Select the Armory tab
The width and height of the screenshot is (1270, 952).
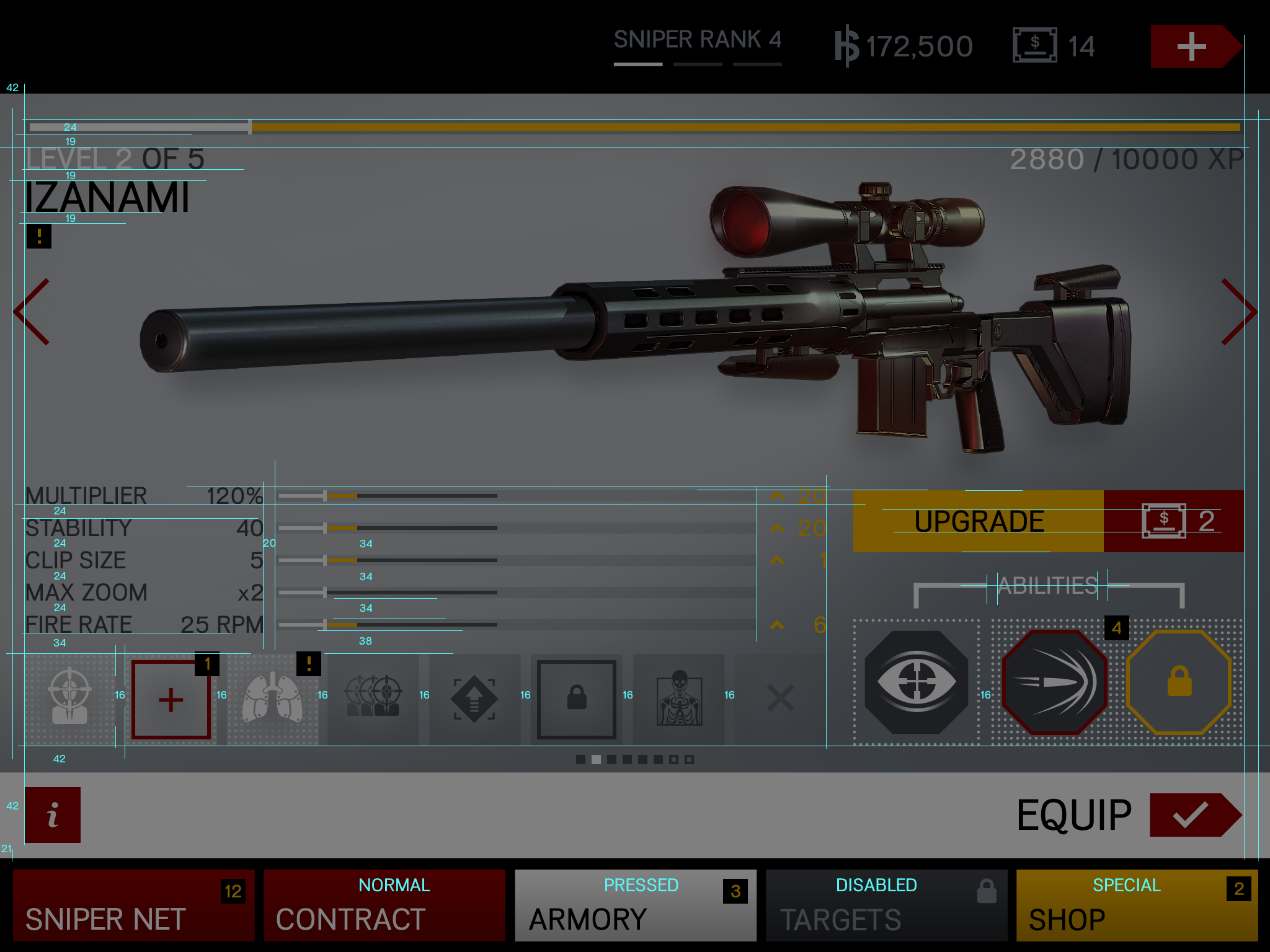click(635, 905)
